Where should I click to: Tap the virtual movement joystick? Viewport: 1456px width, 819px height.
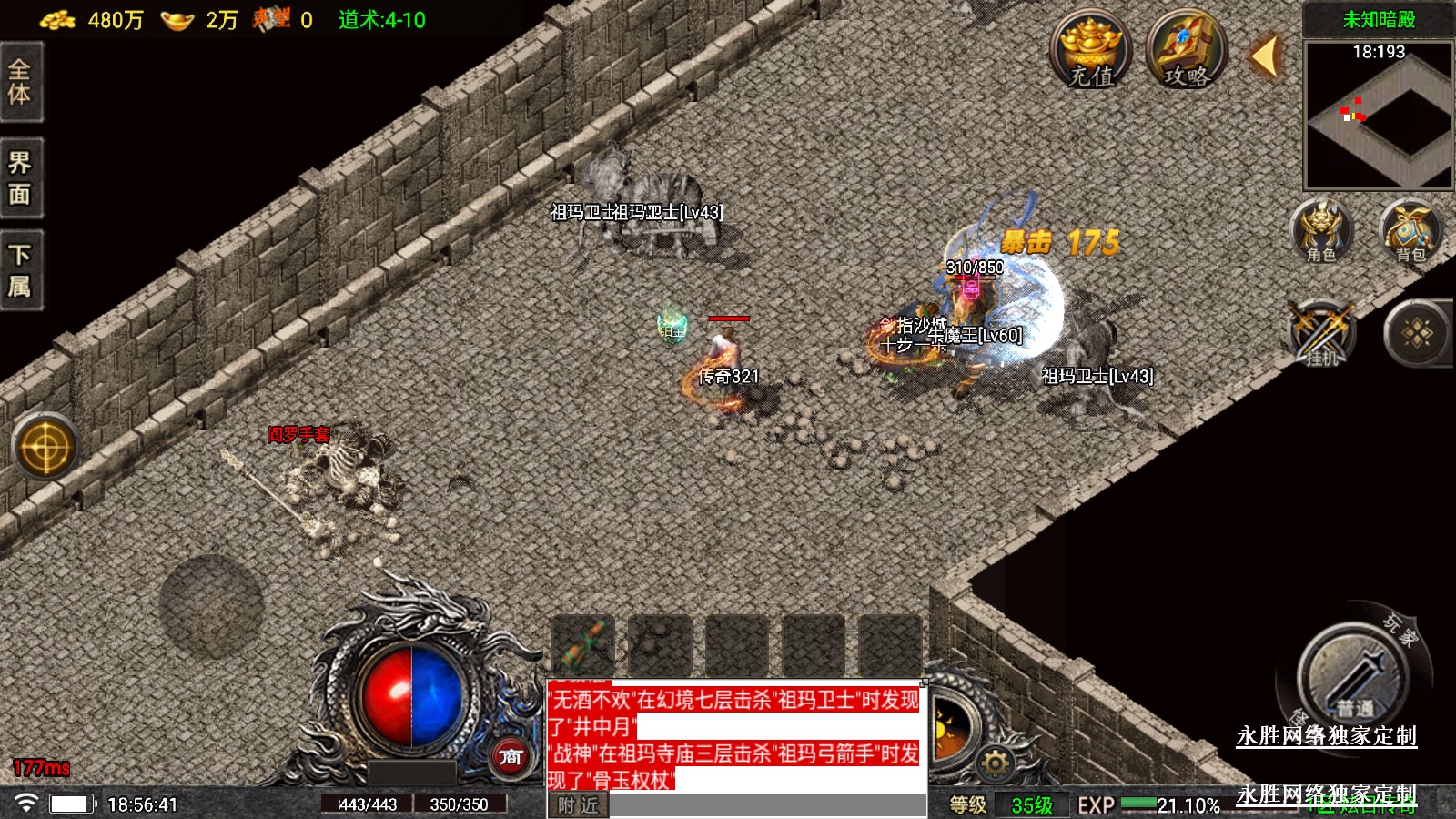[x=211, y=606]
